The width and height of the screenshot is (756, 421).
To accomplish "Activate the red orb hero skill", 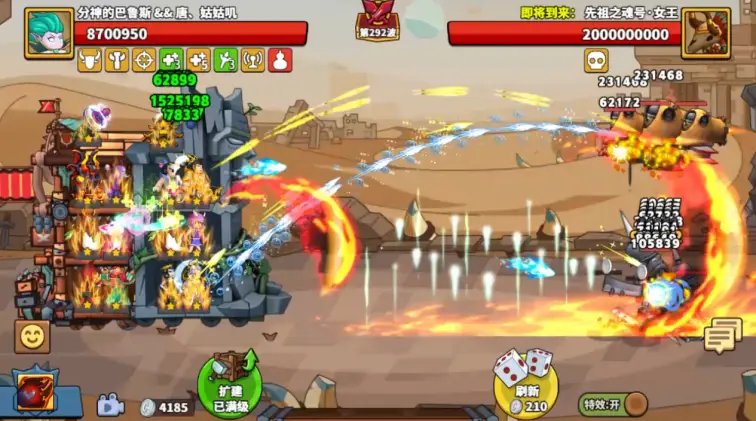I will (32, 393).
